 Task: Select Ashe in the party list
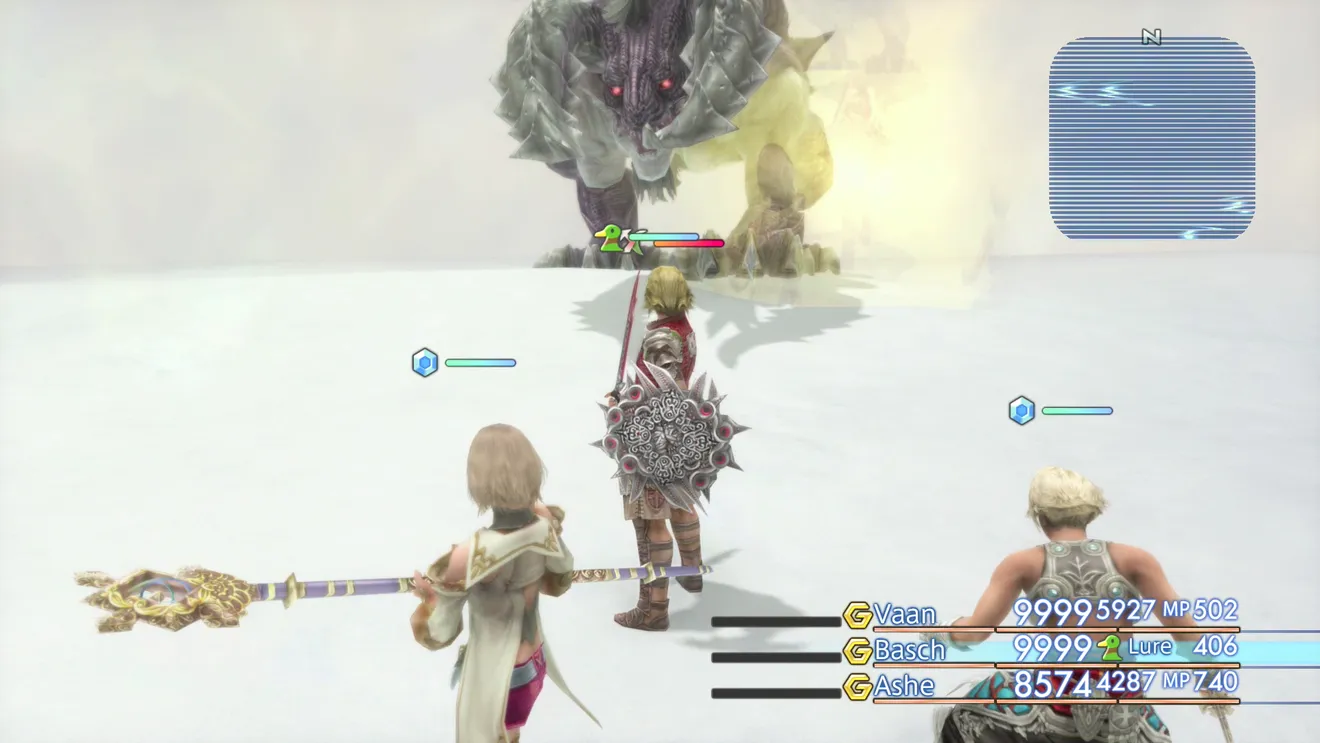905,686
